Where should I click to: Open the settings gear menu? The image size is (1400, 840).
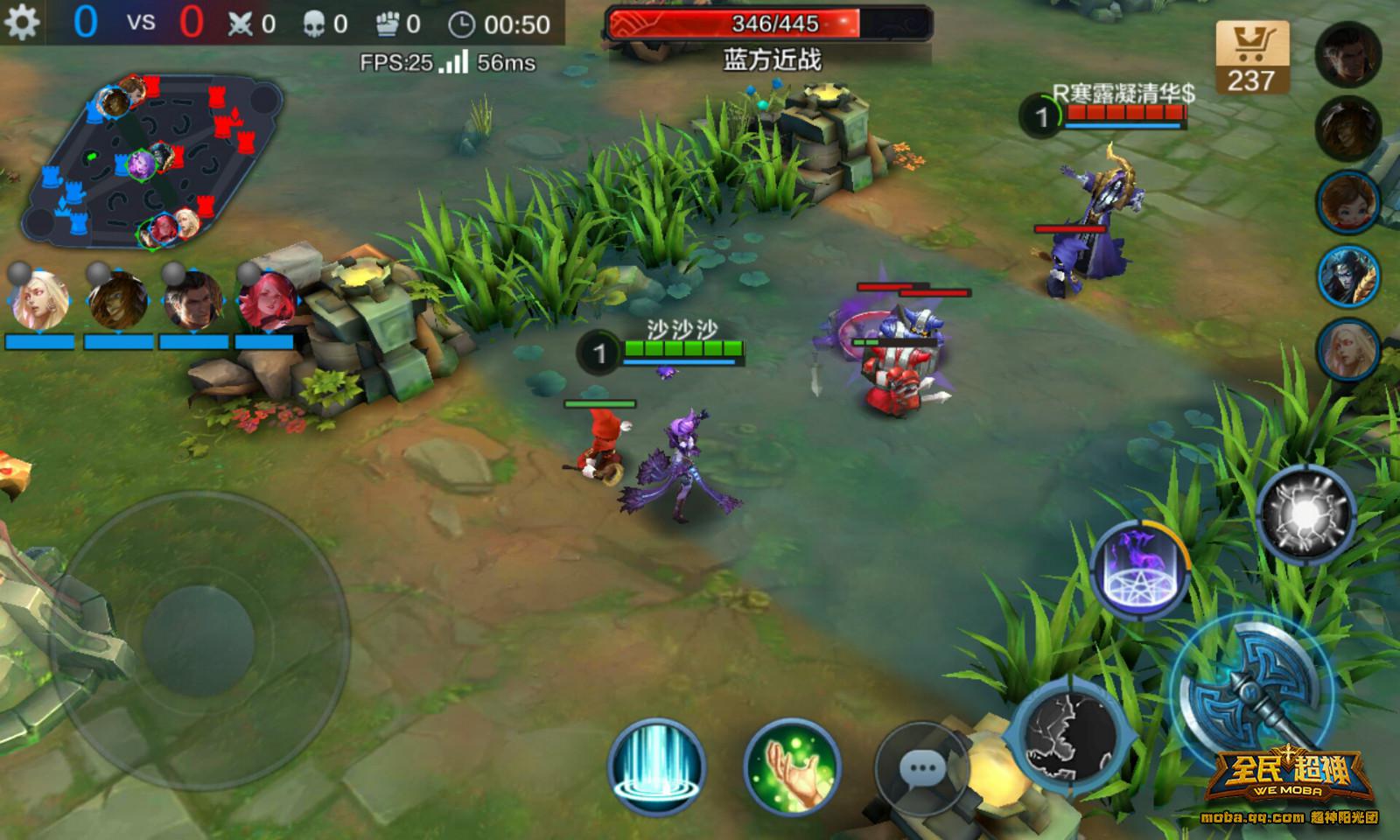[21, 22]
